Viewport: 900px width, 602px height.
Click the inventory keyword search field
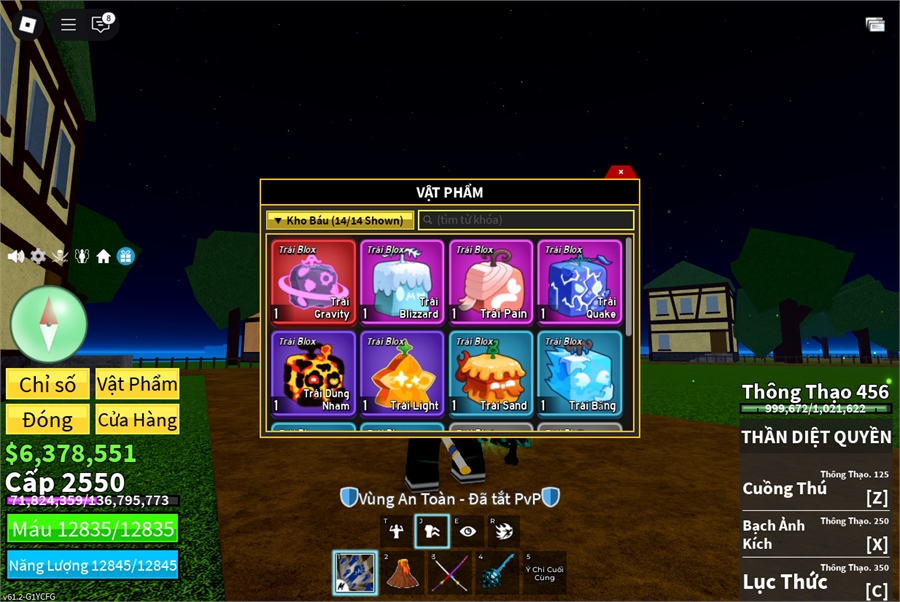pyautogui.click(x=526, y=220)
